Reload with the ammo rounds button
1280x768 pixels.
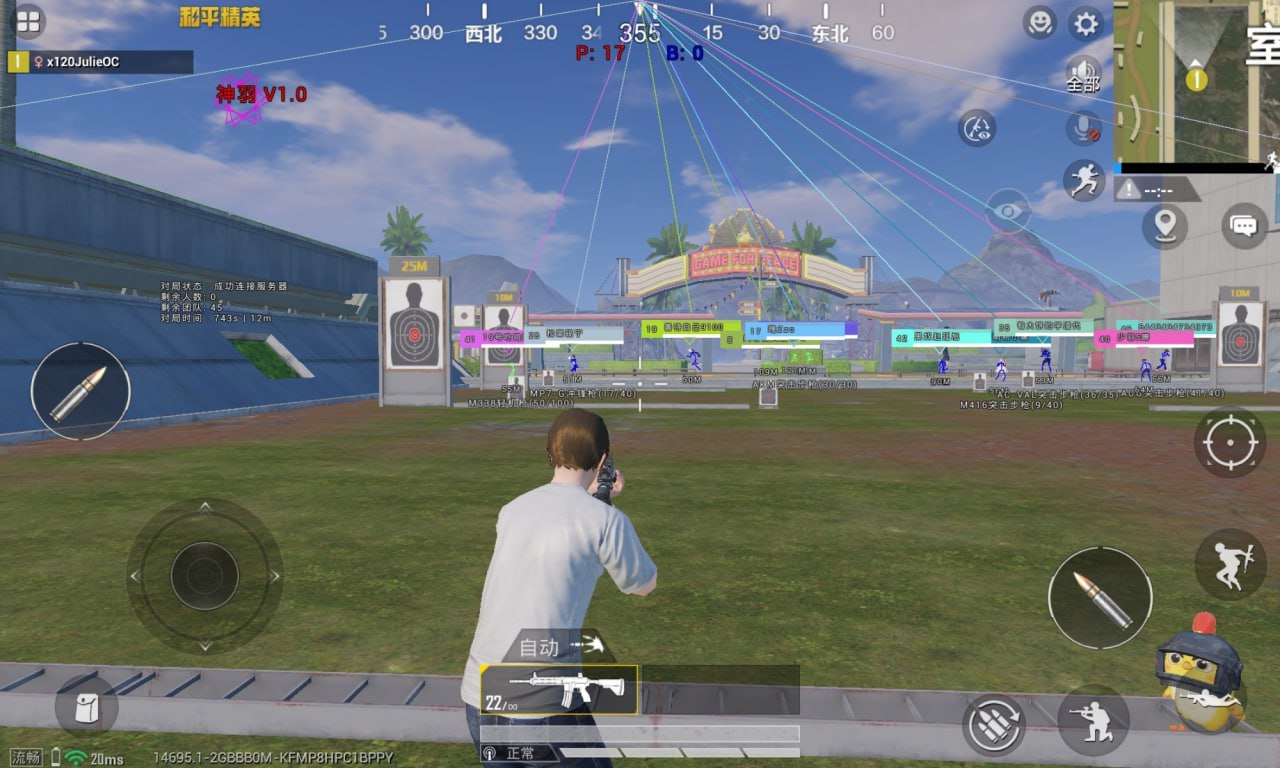994,725
